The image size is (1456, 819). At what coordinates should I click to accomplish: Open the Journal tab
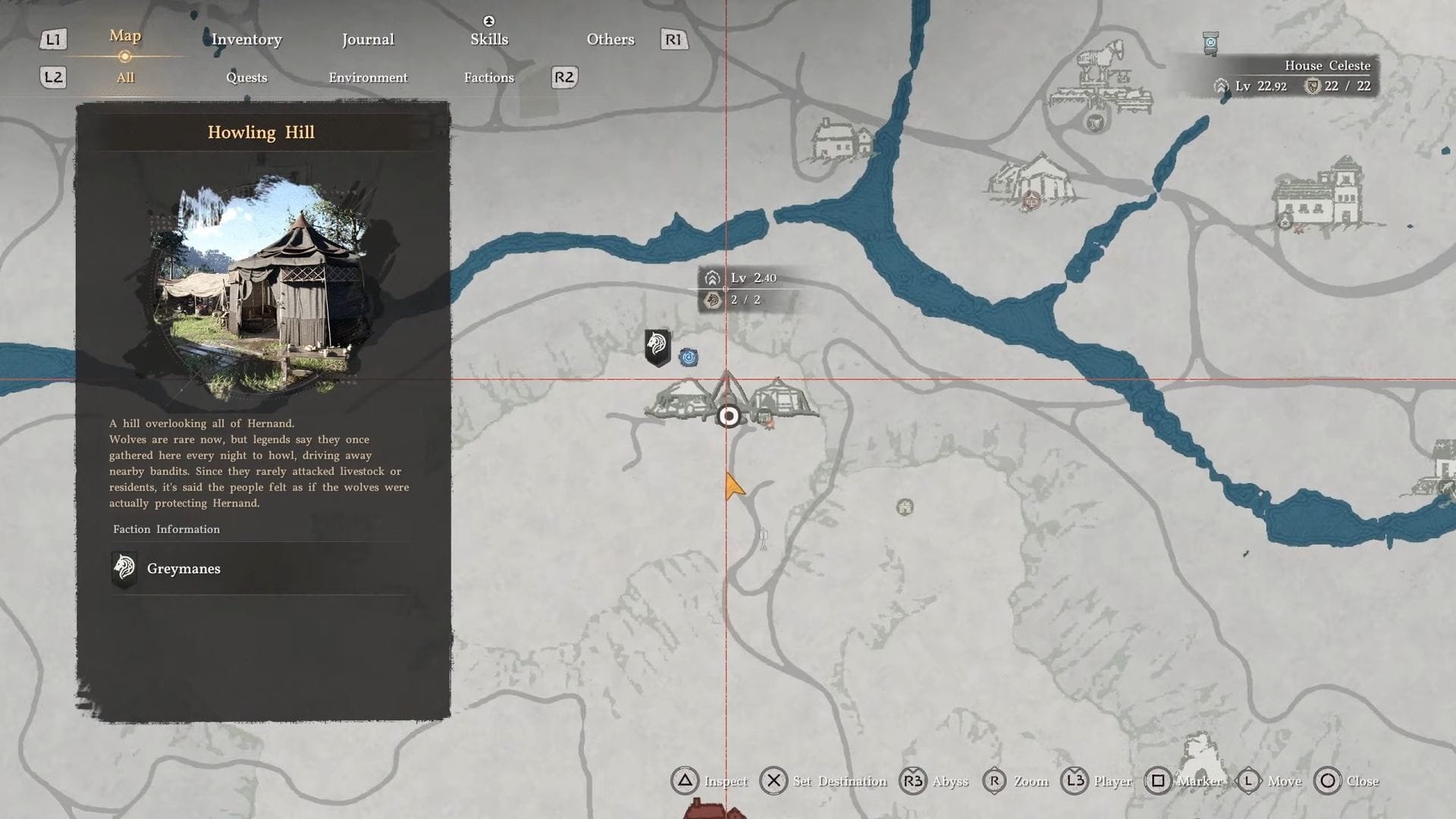click(x=368, y=39)
